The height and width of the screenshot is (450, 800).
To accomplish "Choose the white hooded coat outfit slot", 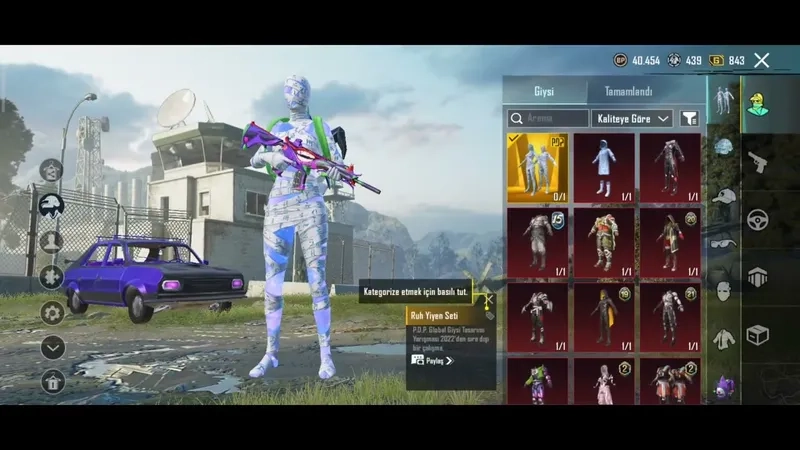I will point(604,168).
